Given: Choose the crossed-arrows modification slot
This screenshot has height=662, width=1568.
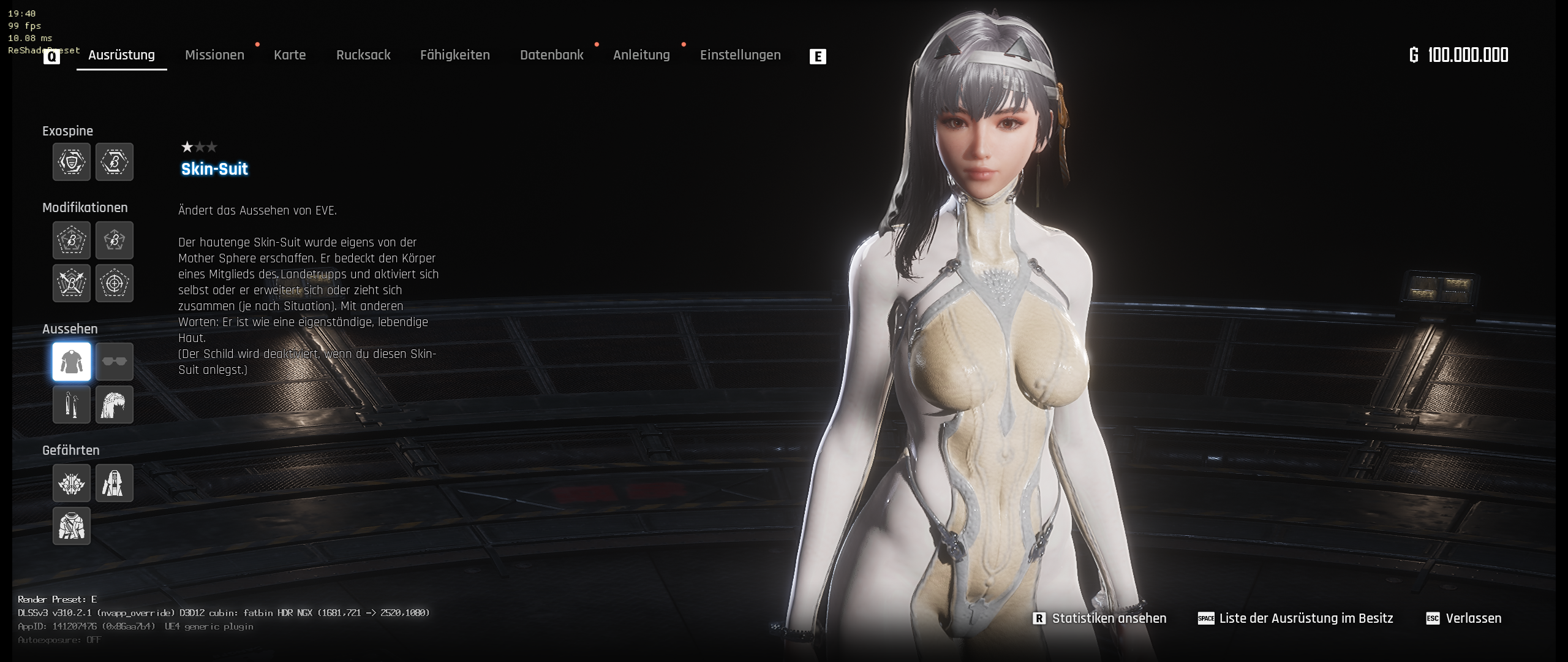Looking at the screenshot, I should [x=72, y=283].
